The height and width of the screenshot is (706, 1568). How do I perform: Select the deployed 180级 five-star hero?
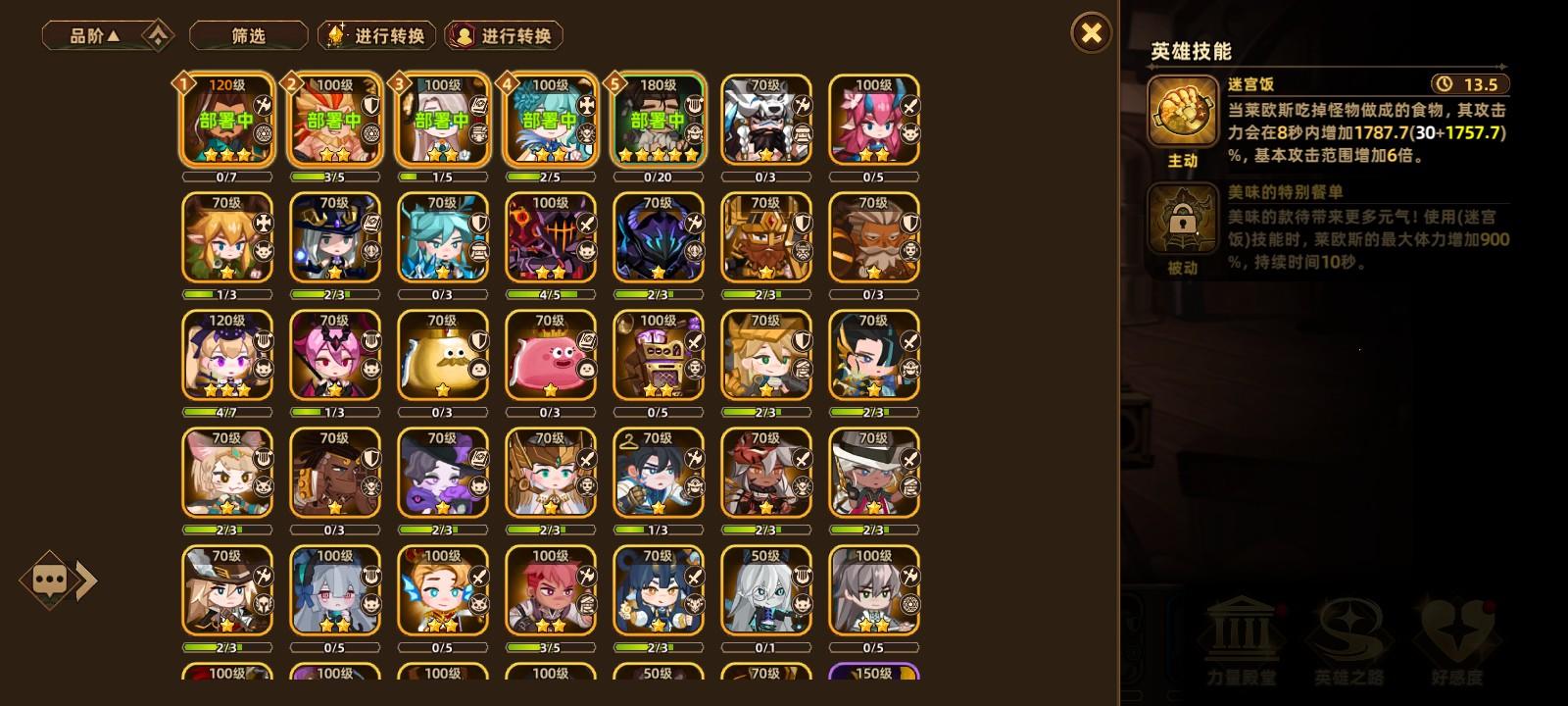[658, 119]
